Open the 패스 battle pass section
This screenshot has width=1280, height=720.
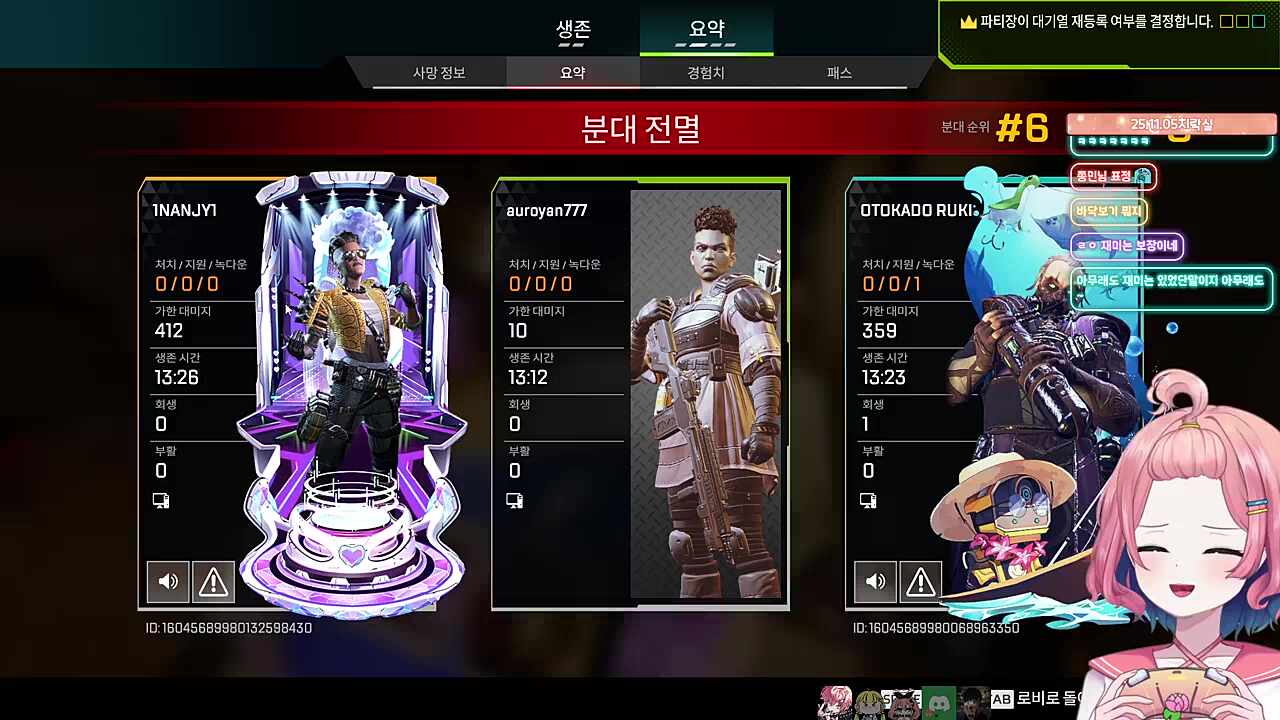[x=838, y=72]
